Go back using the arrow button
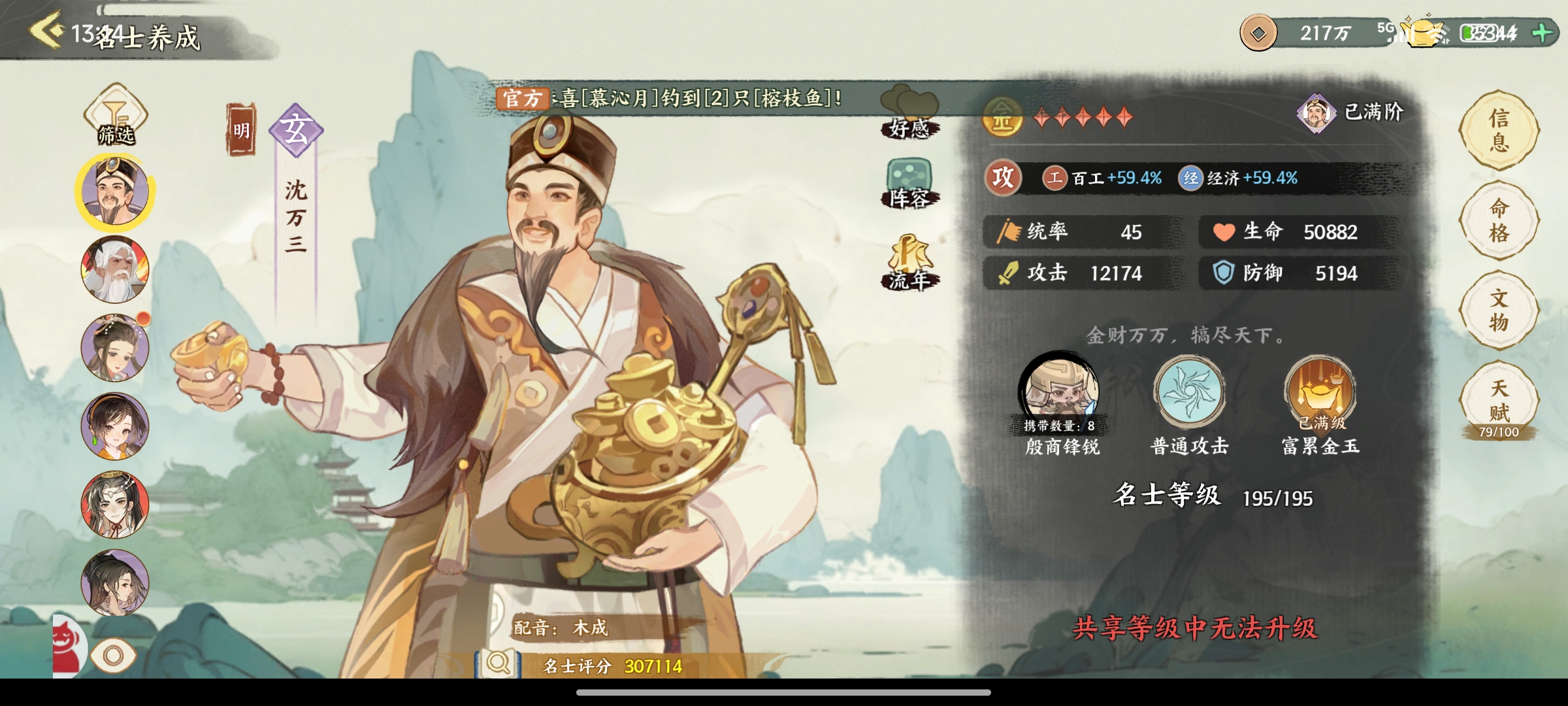 (47, 30)
